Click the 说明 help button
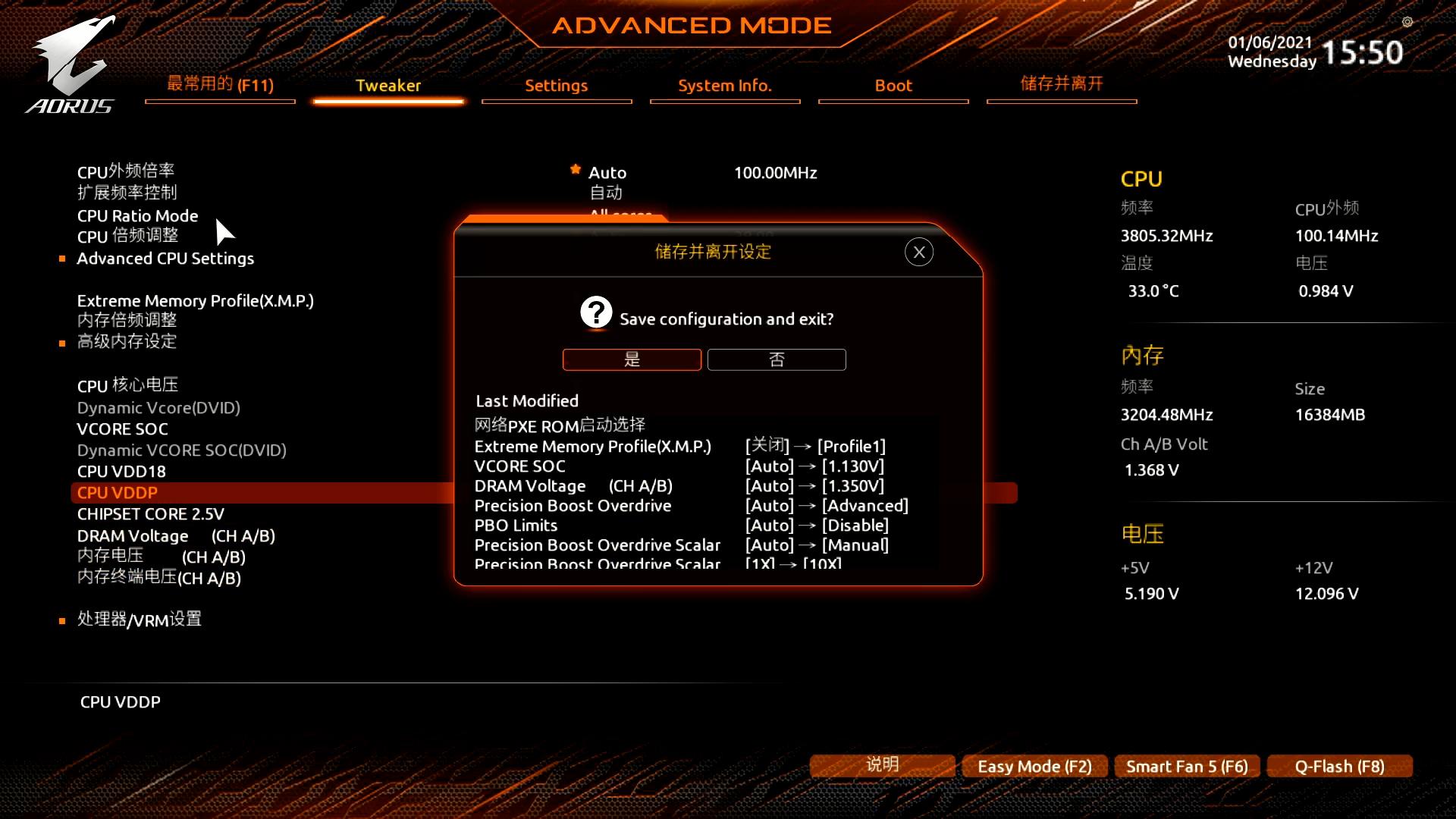The image size is (1456, 819). [x=882, y=765]
